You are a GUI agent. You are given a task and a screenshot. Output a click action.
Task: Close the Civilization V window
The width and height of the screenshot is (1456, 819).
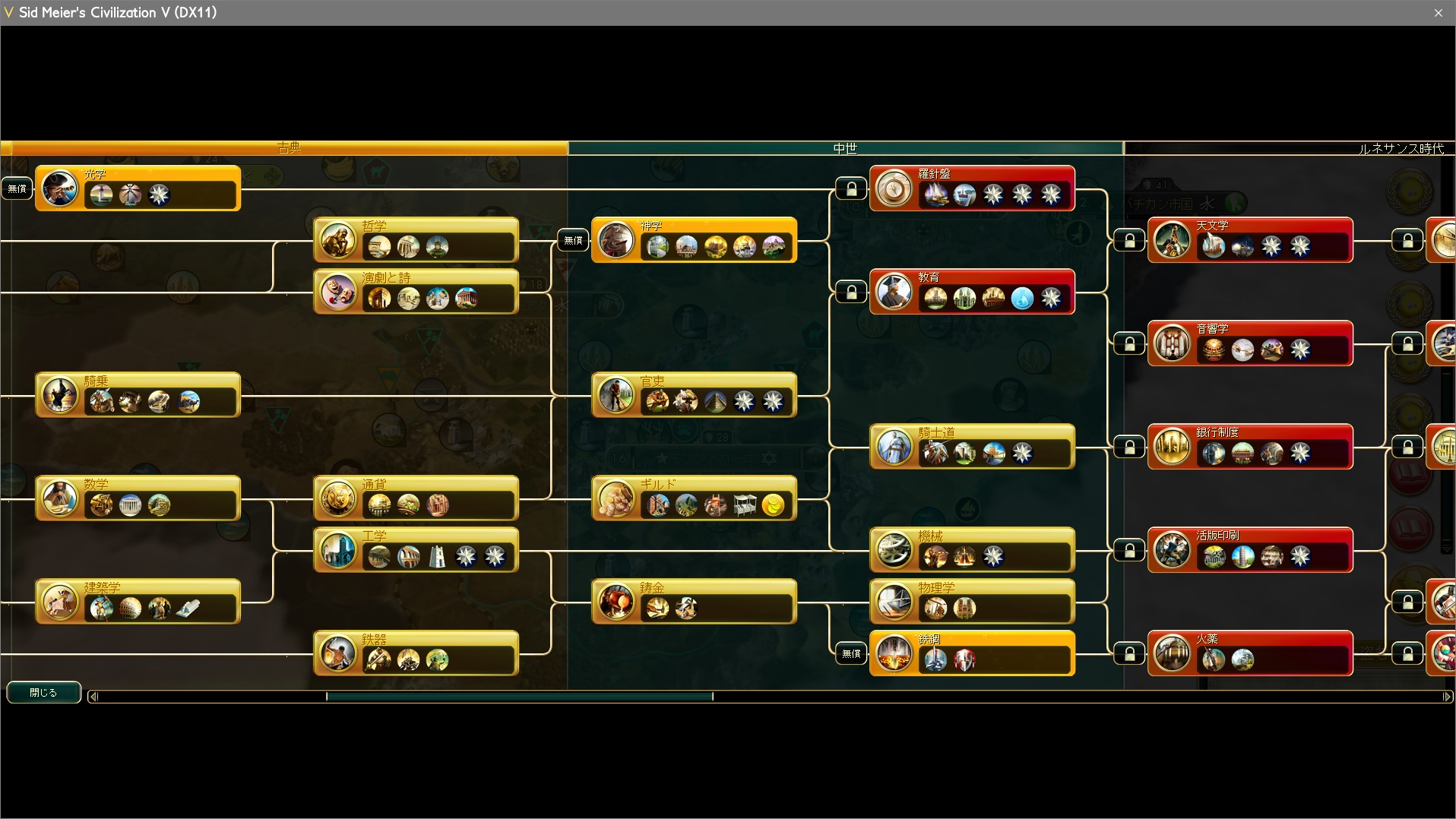[1438, 13]
